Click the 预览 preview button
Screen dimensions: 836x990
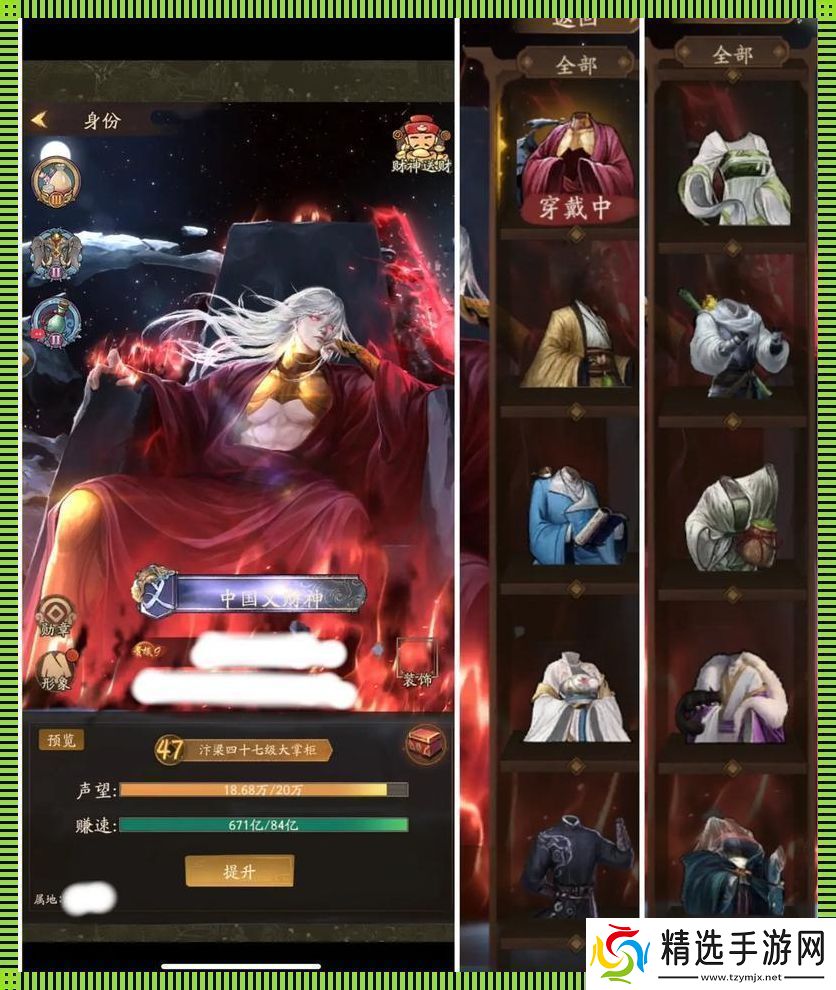coord(61,740)
